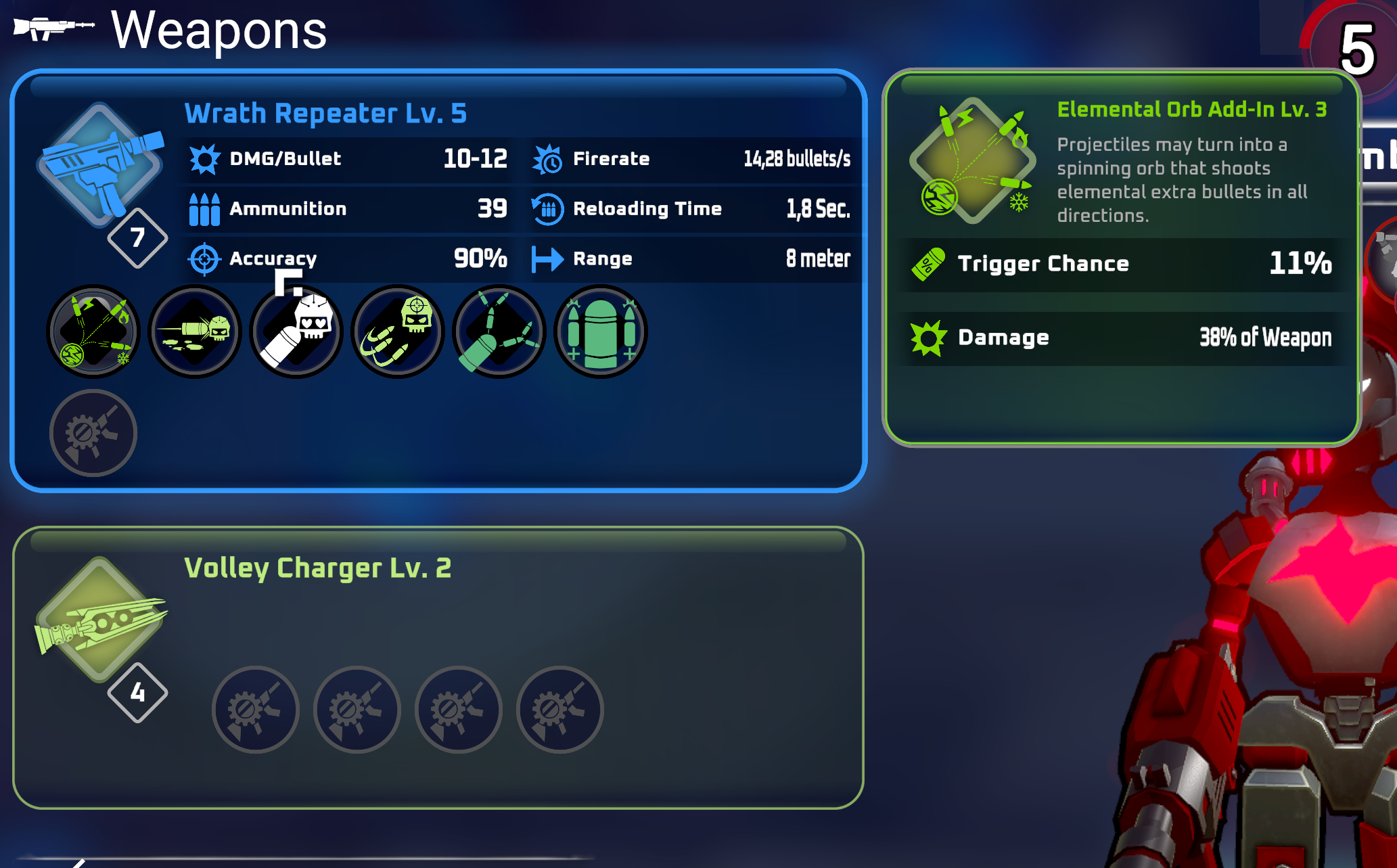
Task: Open the Volley Charger Lv. 2 weapon title
Action: click(317, 568)
